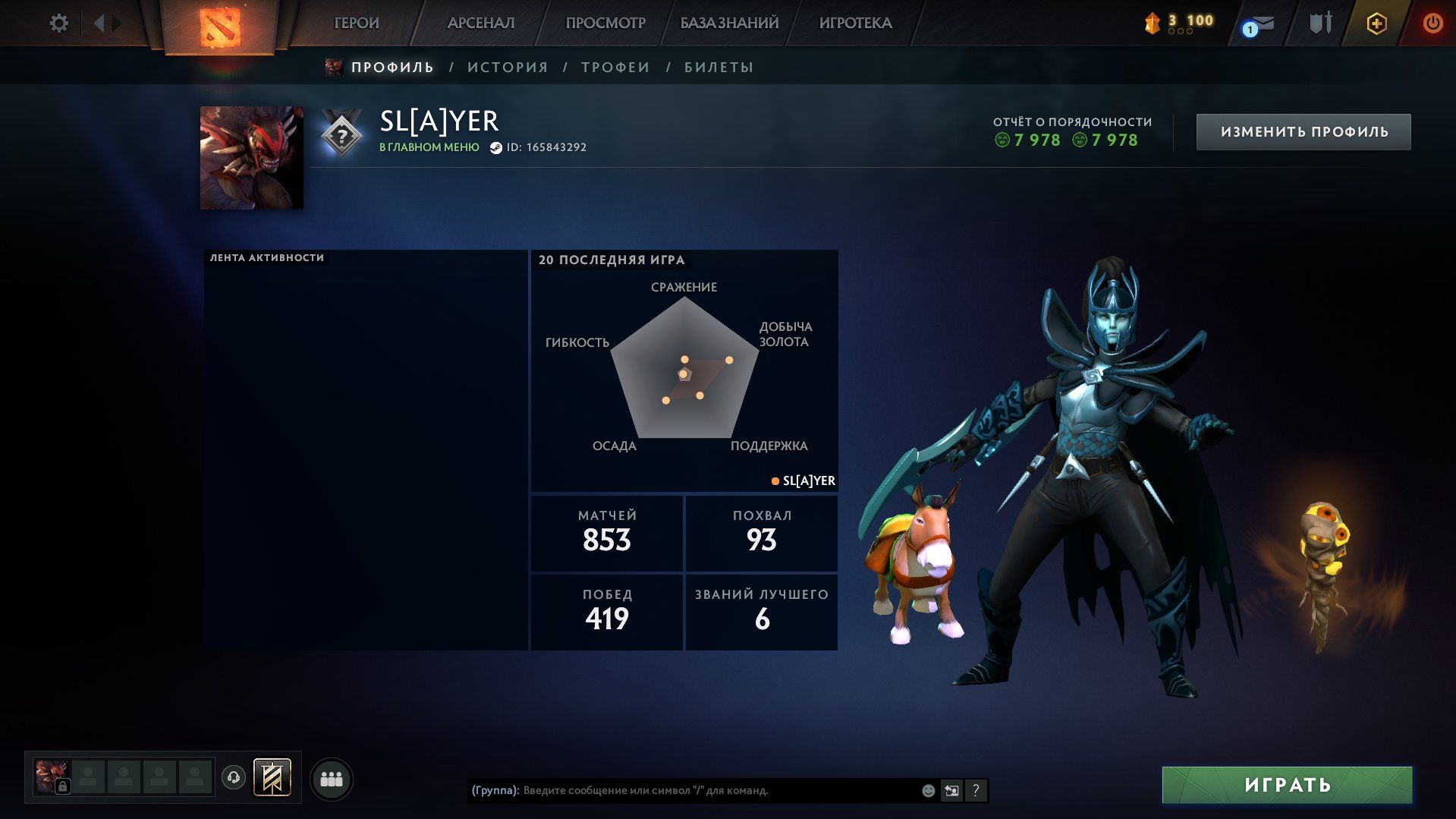The image size is (1456, 819).
Task: Click the red power quit icon
Action: 1432,24
